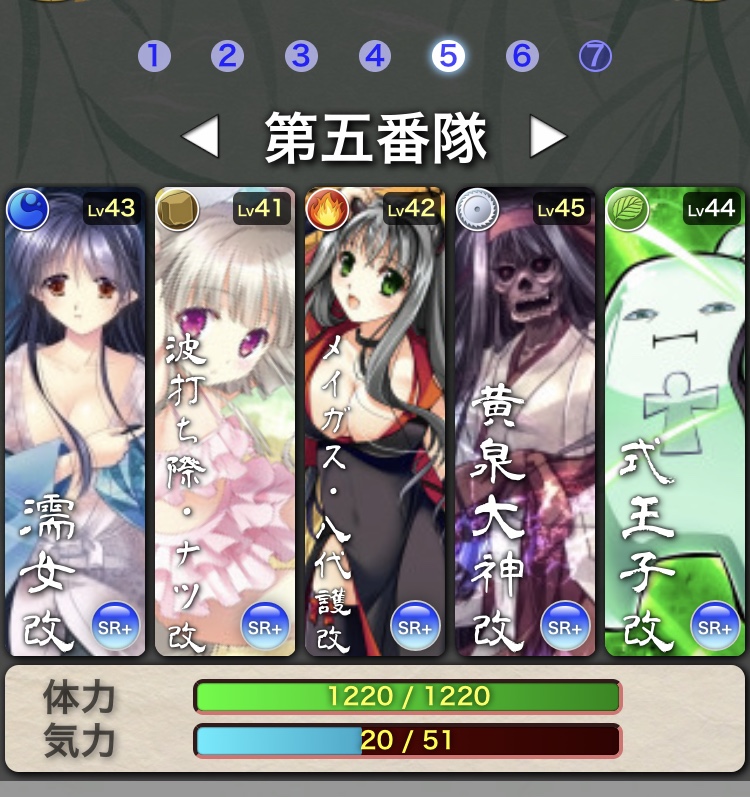Pick the 黄泉大神改 skull card
Image resolution: width=750 pixels, height=797 pixels.
525,421
